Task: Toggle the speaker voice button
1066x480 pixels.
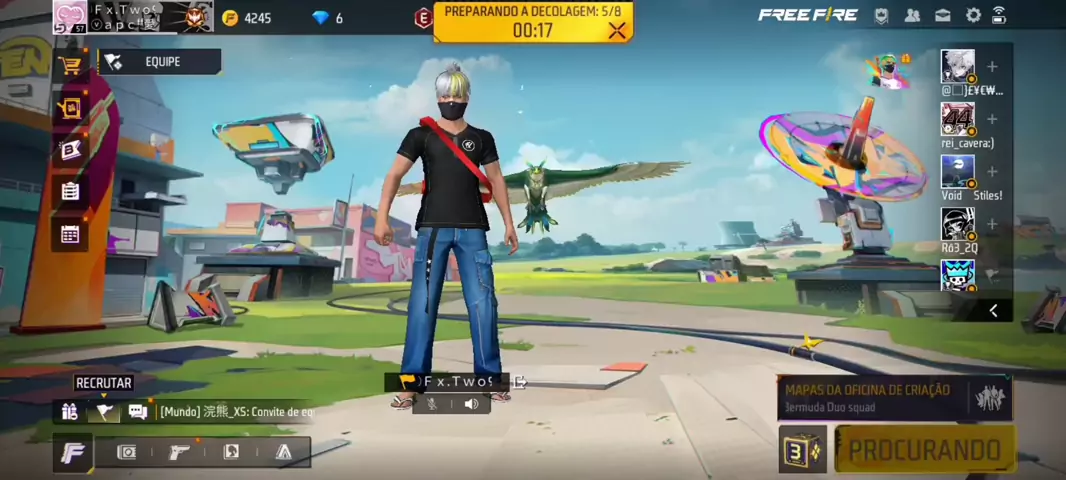Action: pyautogui.click(x=471, y=404)
